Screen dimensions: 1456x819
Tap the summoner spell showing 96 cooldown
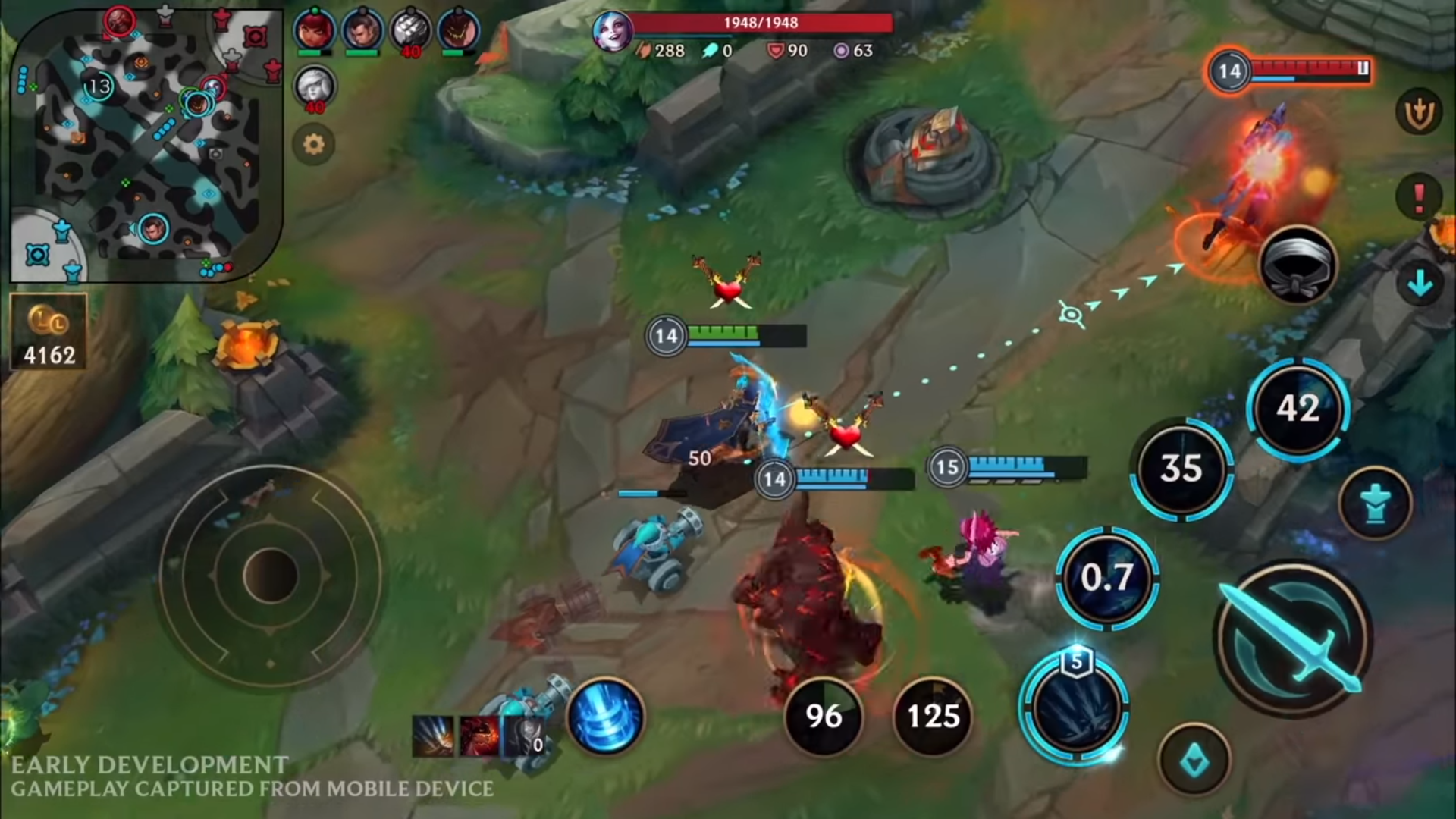pyautogui.click(x=824, y=717)
